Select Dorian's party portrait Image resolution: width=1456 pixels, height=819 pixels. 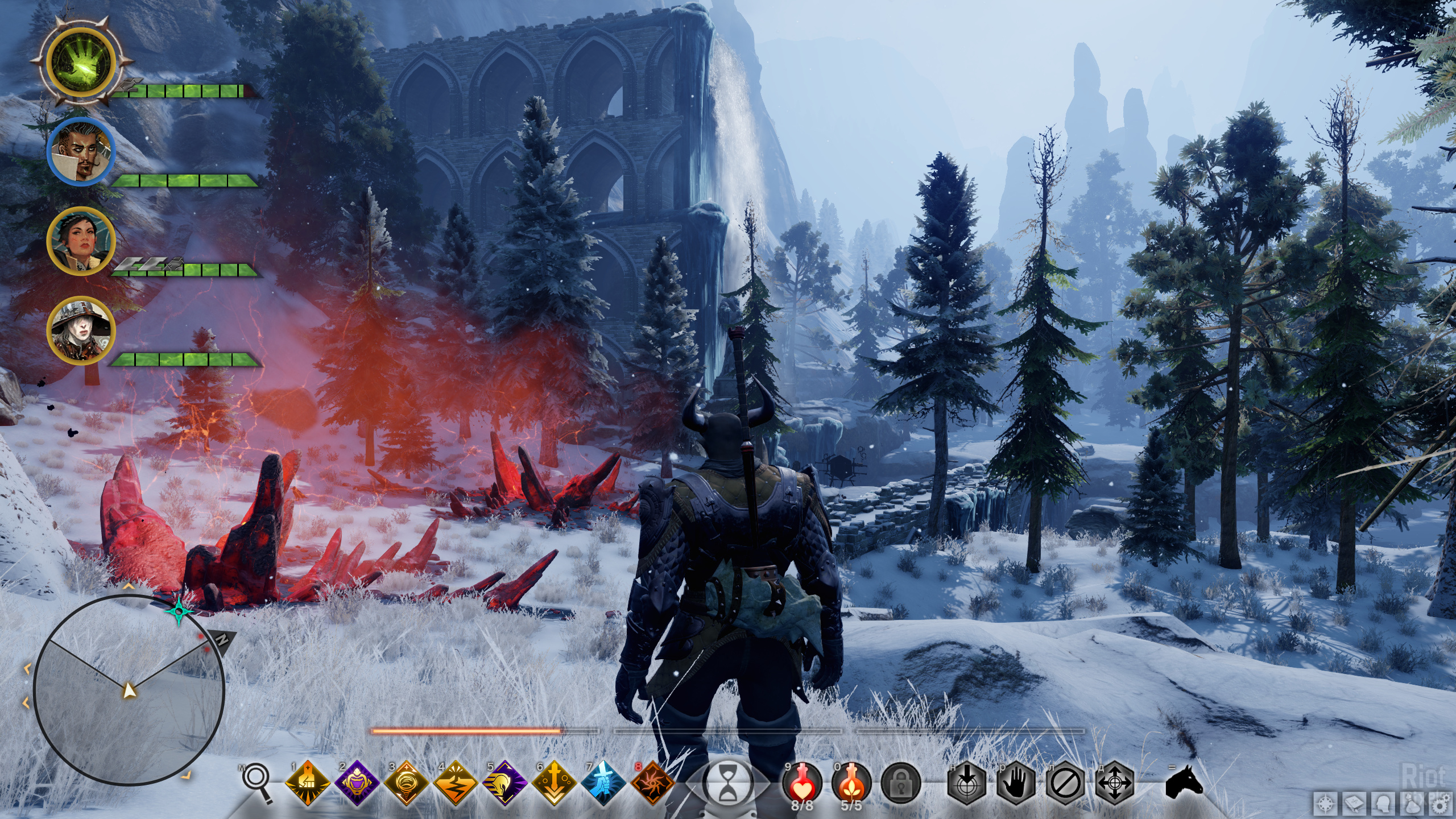coord(81,152)
